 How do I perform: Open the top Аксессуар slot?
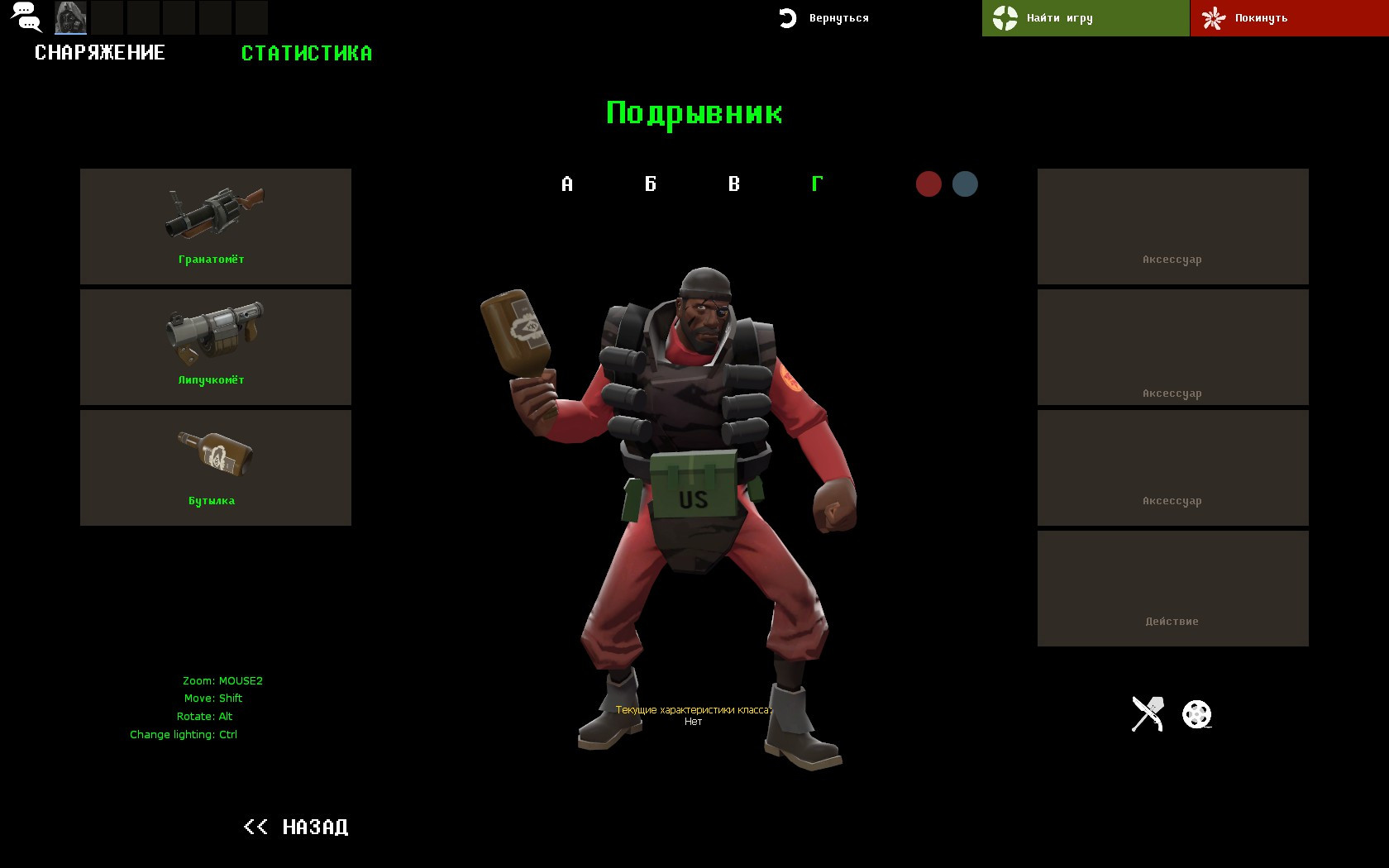point(1172,226)
